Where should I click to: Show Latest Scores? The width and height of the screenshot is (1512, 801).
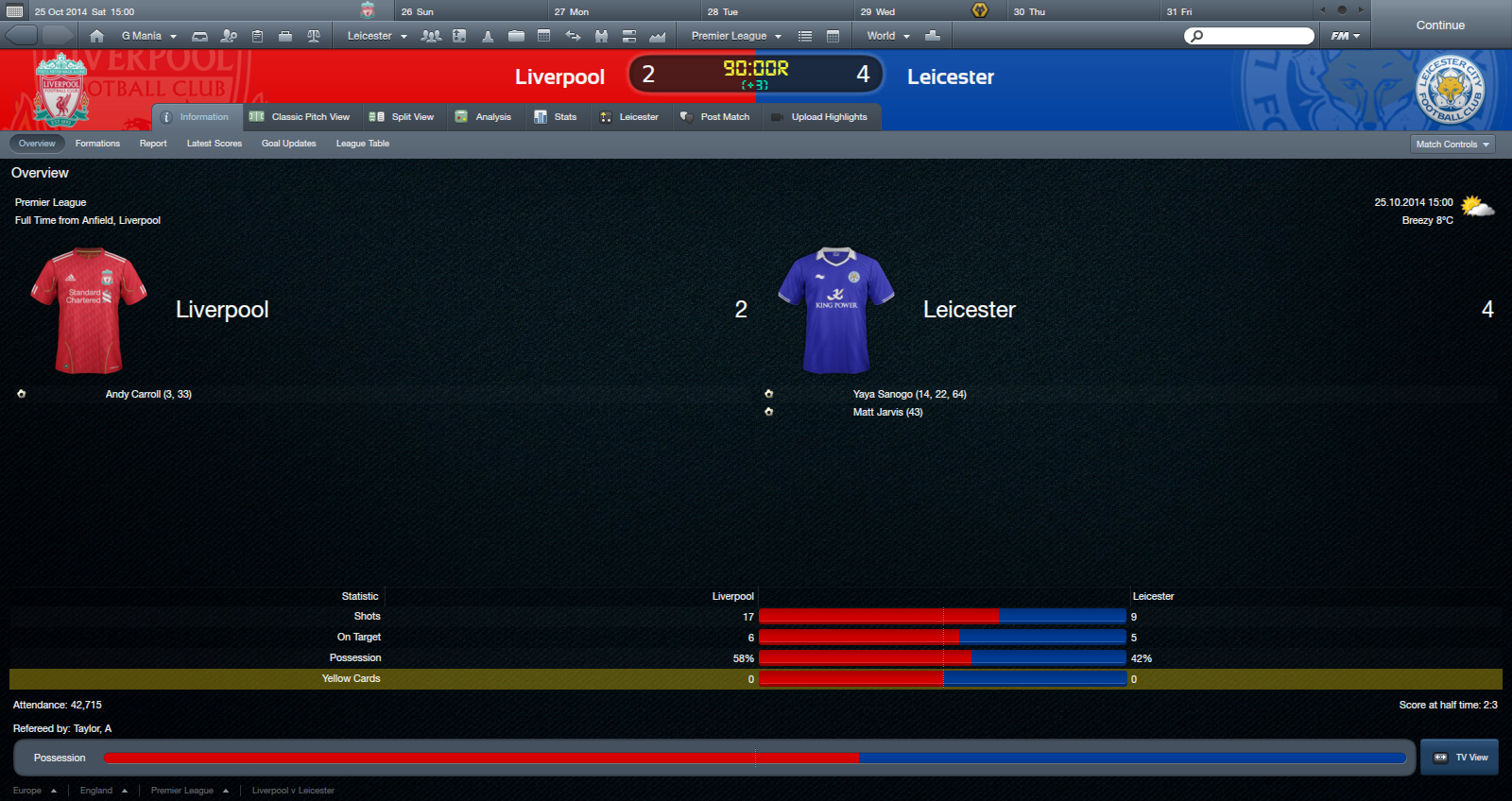(215, 144)
